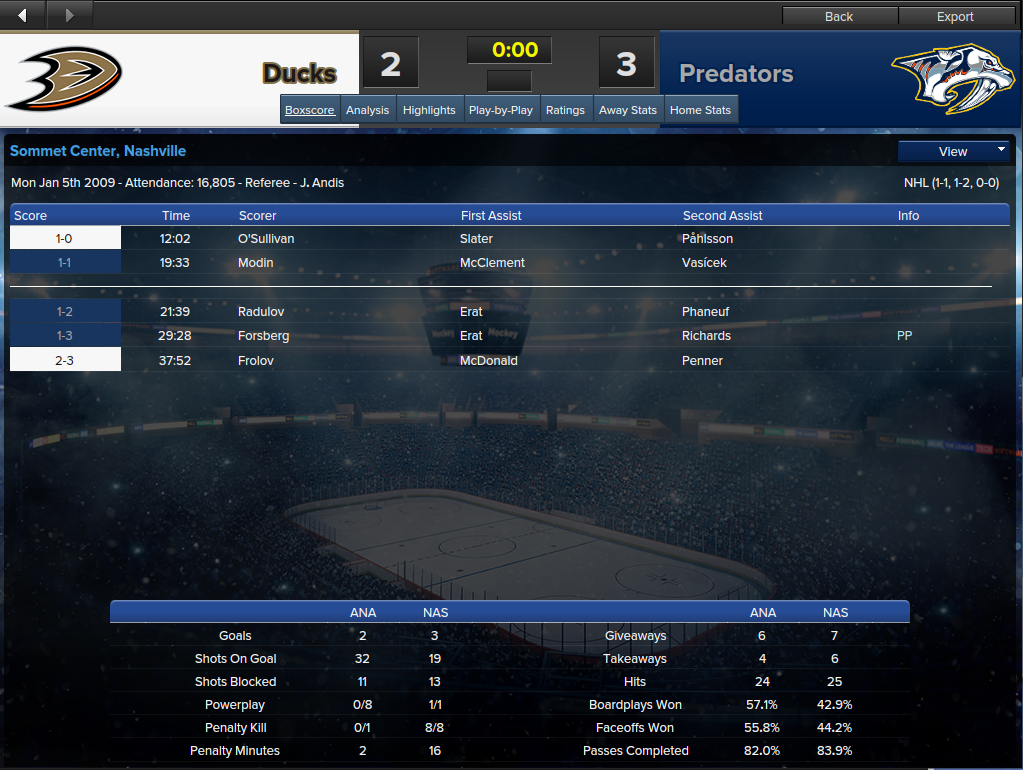Viewport: 1023px width, 770px height.
Task: Select the Boxscore tab
Action: pos(310,110)
